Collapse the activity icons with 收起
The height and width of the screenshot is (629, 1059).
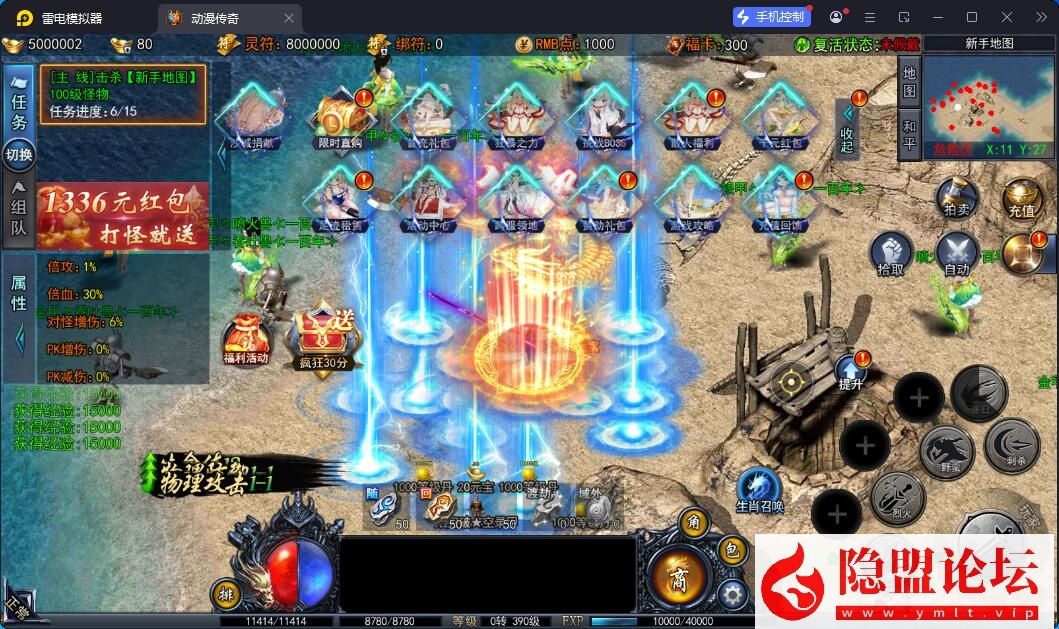[847, 129]
